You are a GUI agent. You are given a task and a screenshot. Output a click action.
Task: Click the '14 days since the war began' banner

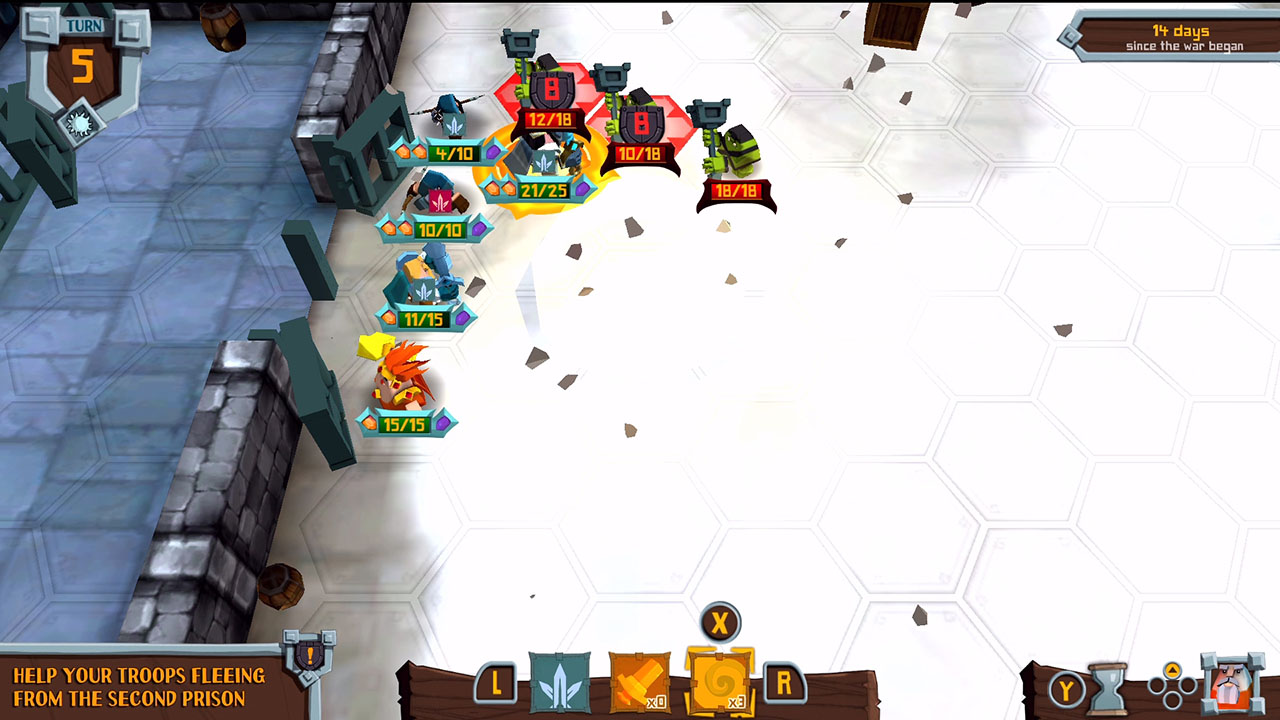click(x=1185, y=38)
